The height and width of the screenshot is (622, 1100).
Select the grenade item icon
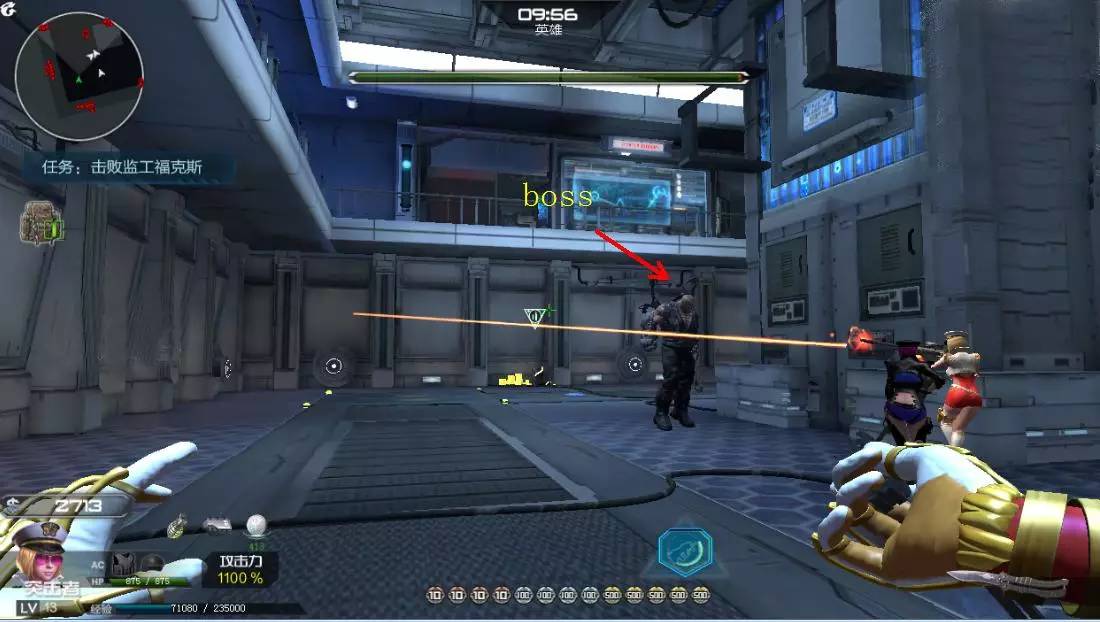(178, 525)
